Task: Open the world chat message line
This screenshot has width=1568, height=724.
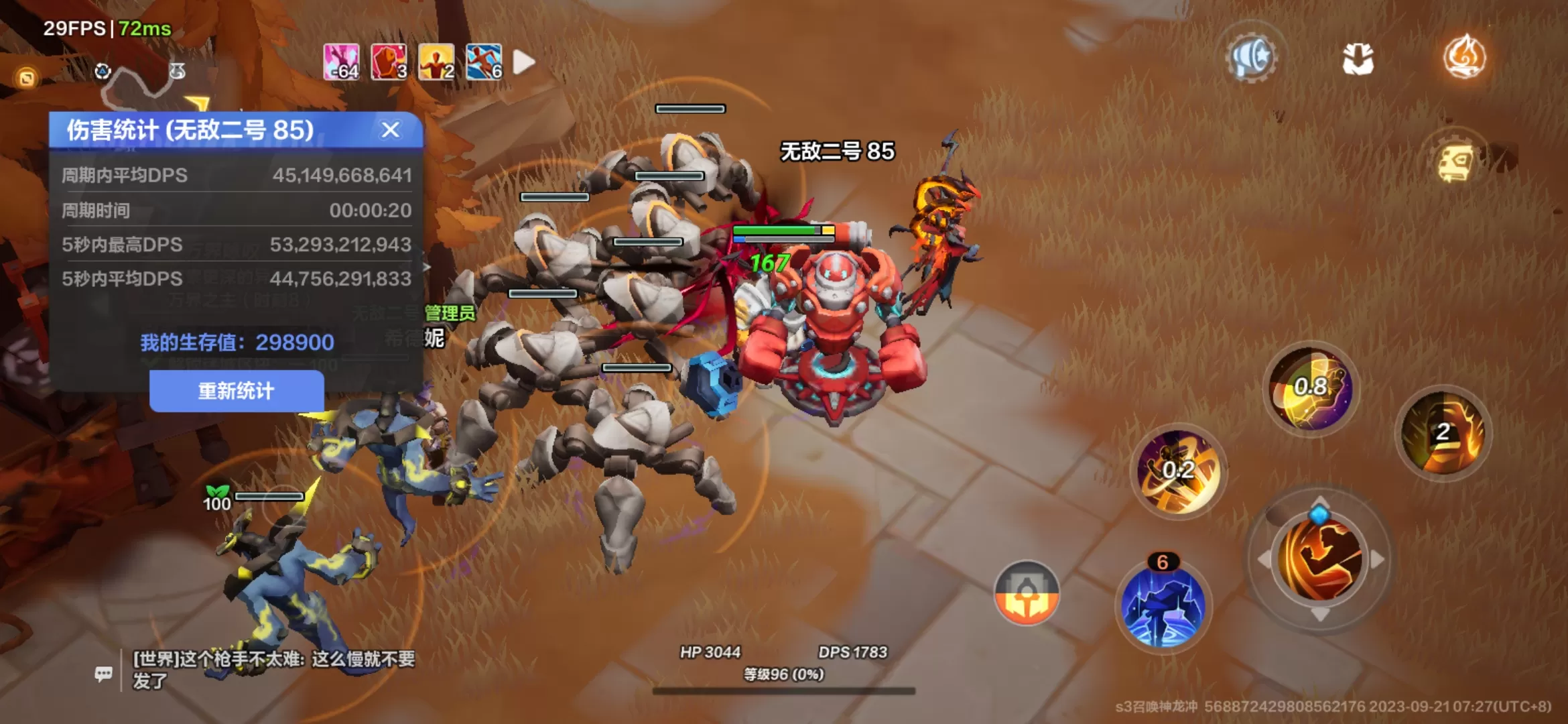Action: 273,669
